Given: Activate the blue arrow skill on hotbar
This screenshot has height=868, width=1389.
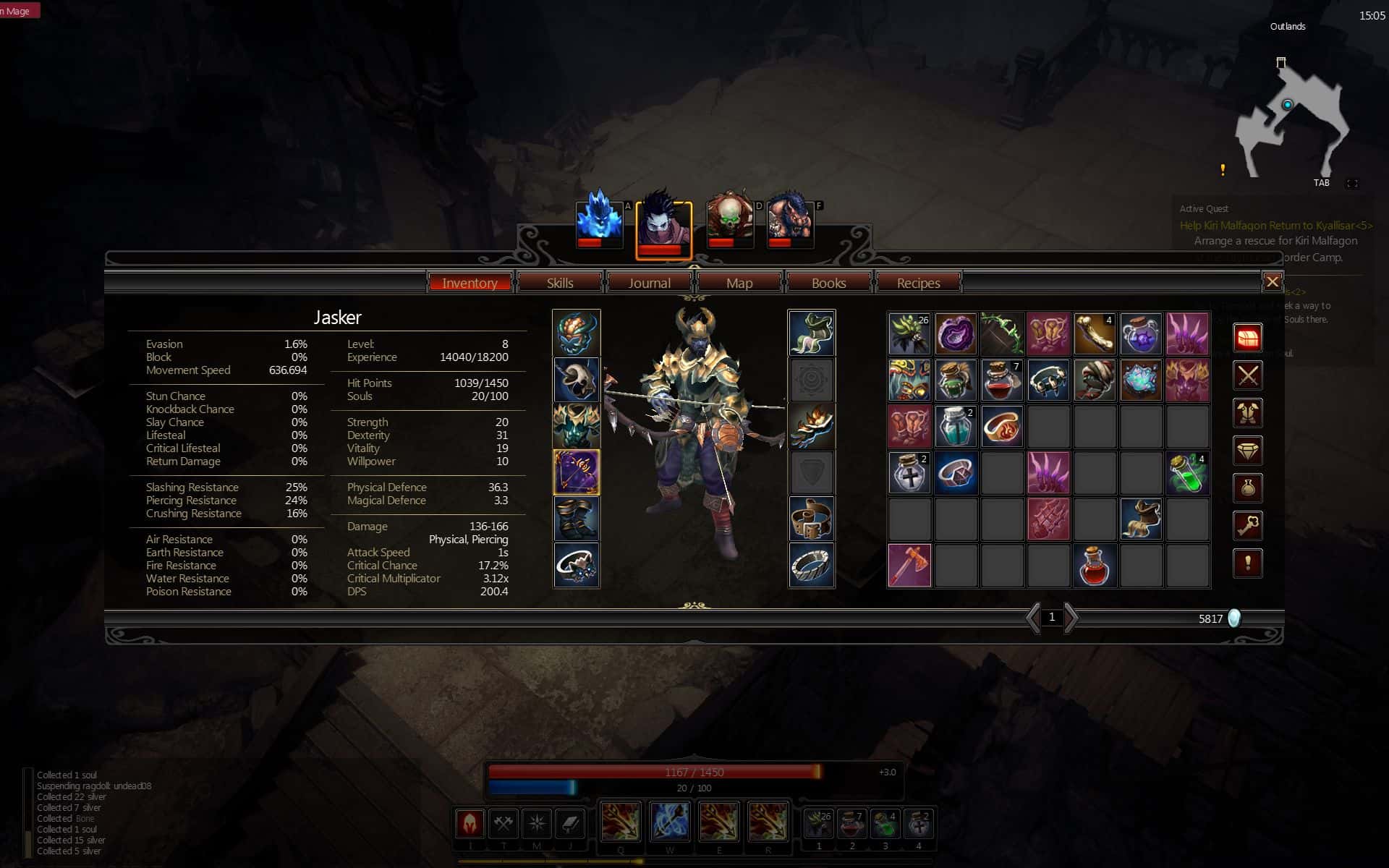Looking at the screenshot, I should coord(670,822).
